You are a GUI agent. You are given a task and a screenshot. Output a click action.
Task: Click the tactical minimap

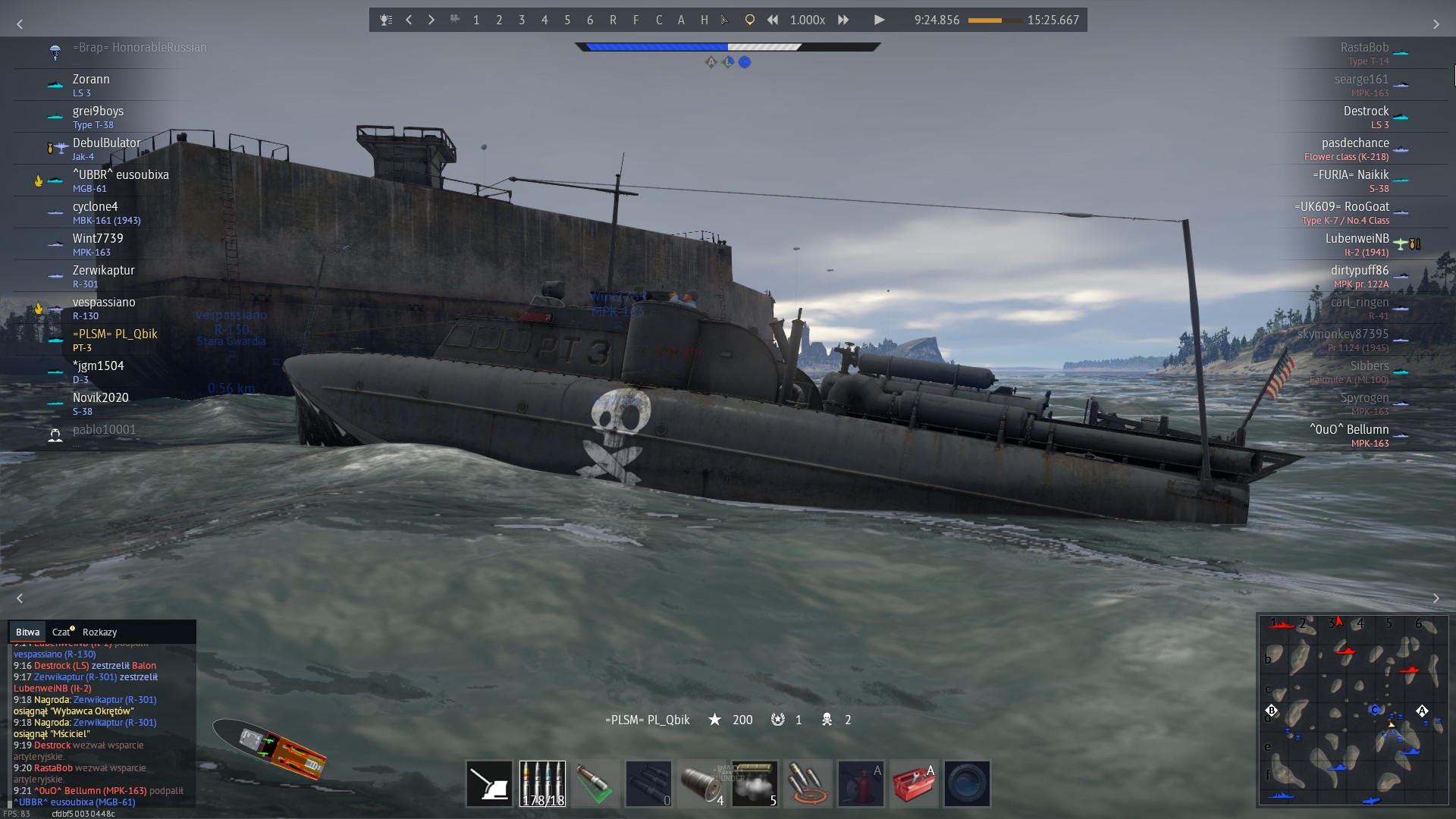[1354, 709]
